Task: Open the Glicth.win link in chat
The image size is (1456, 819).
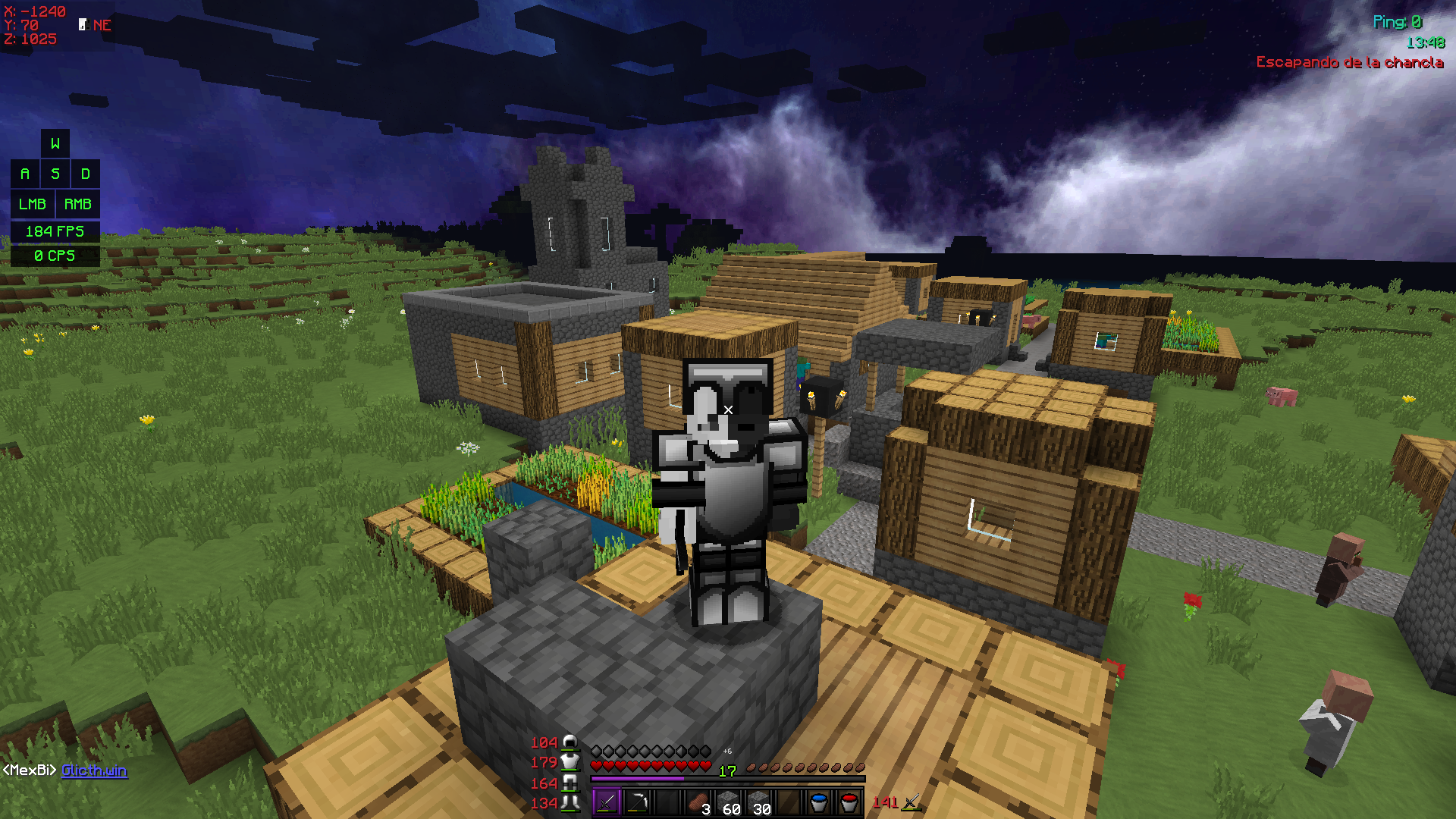Action: [94, 770]
